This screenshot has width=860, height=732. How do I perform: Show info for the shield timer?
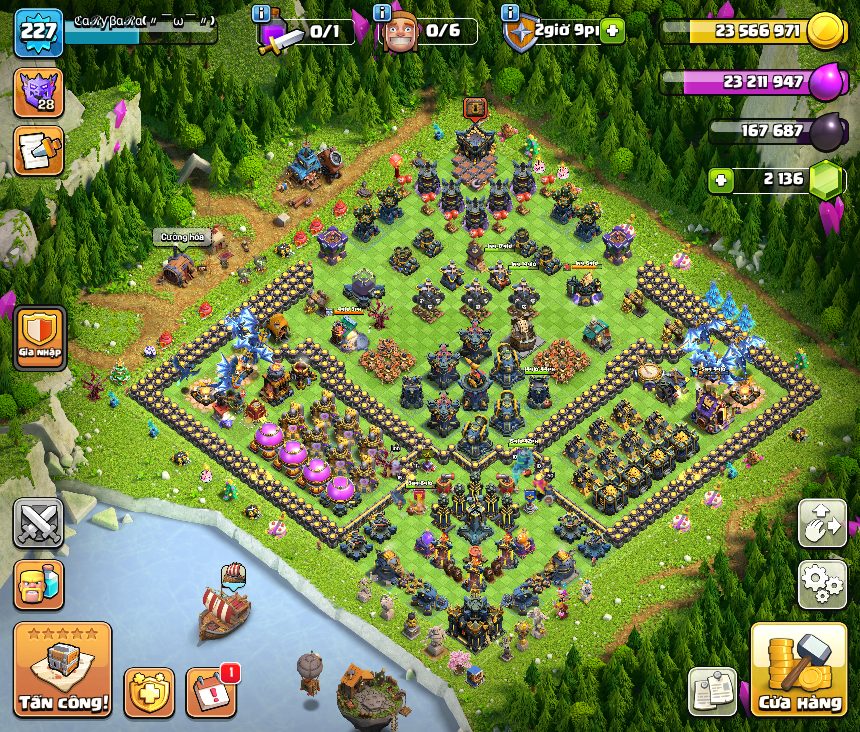510,13
